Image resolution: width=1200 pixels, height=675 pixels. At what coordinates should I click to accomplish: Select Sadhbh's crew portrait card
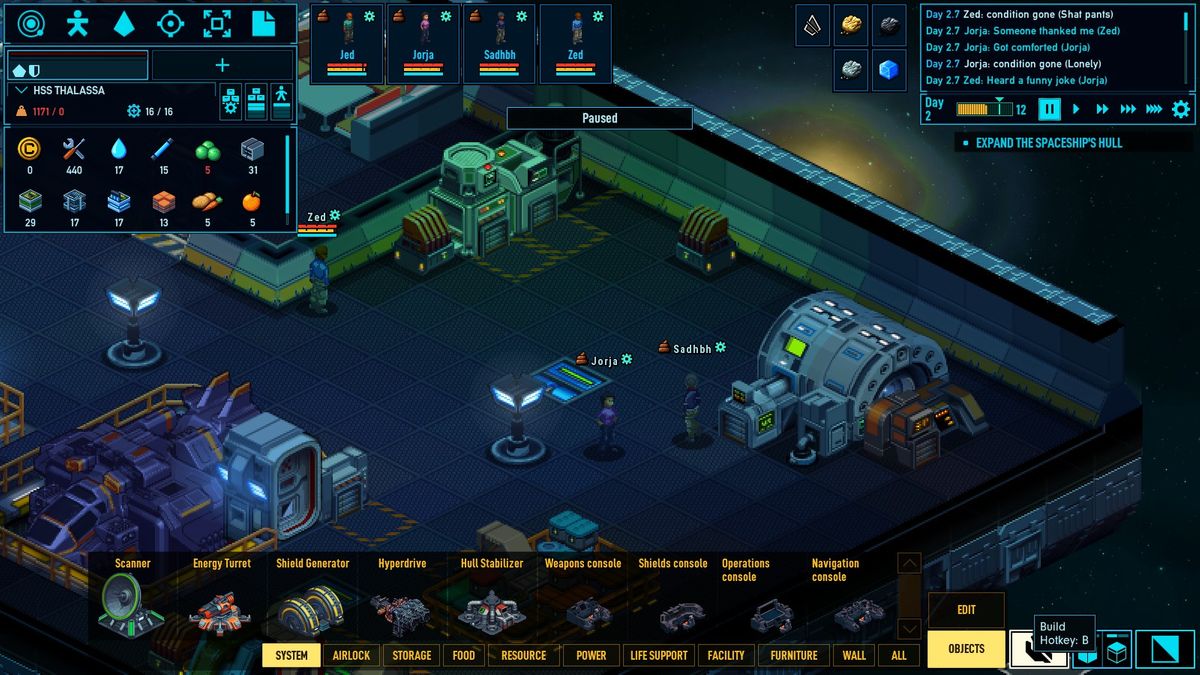pyautogui.click(x=499, y=43)
